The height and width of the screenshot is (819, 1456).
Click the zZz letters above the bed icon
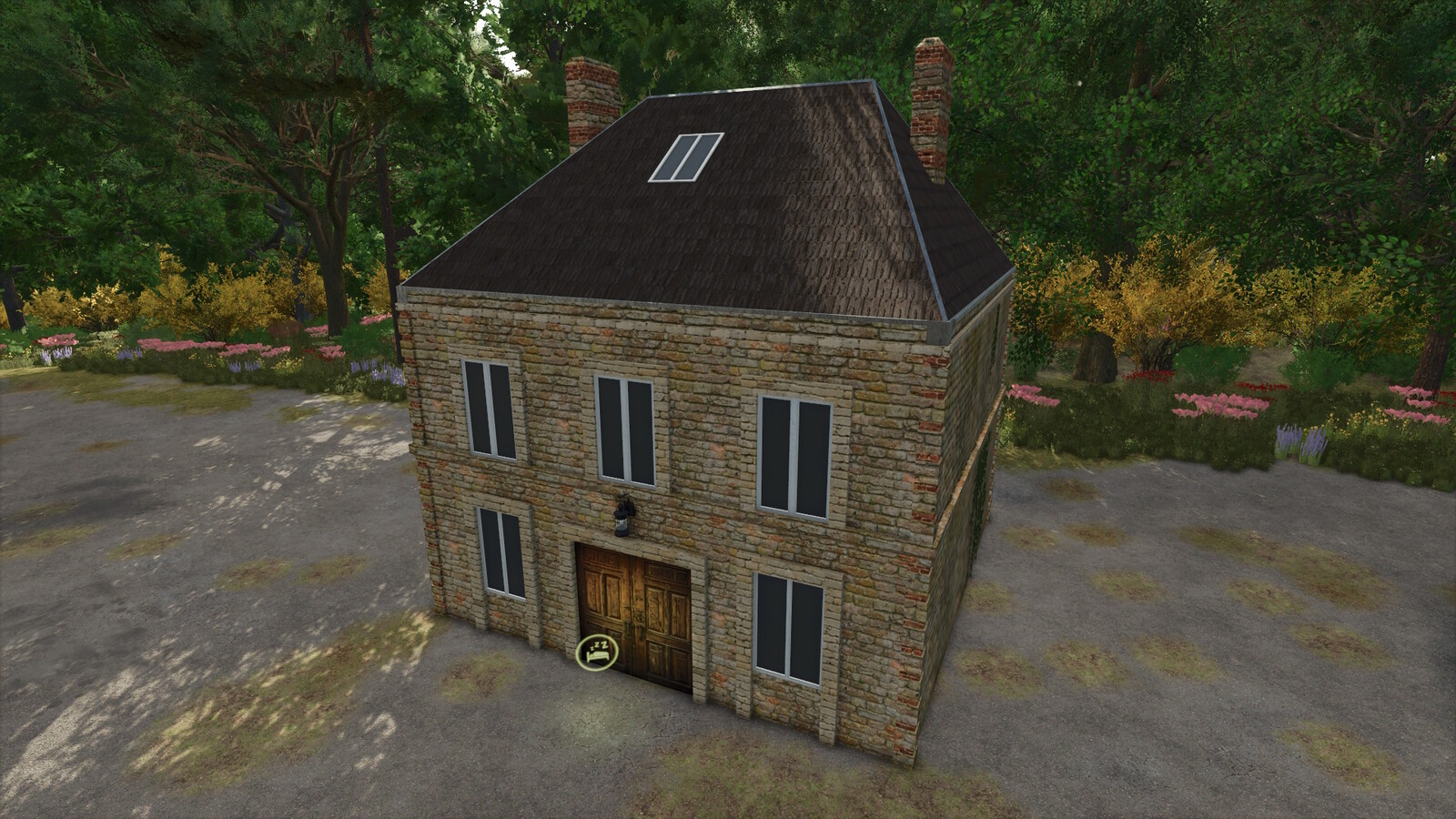pos(599,645)
